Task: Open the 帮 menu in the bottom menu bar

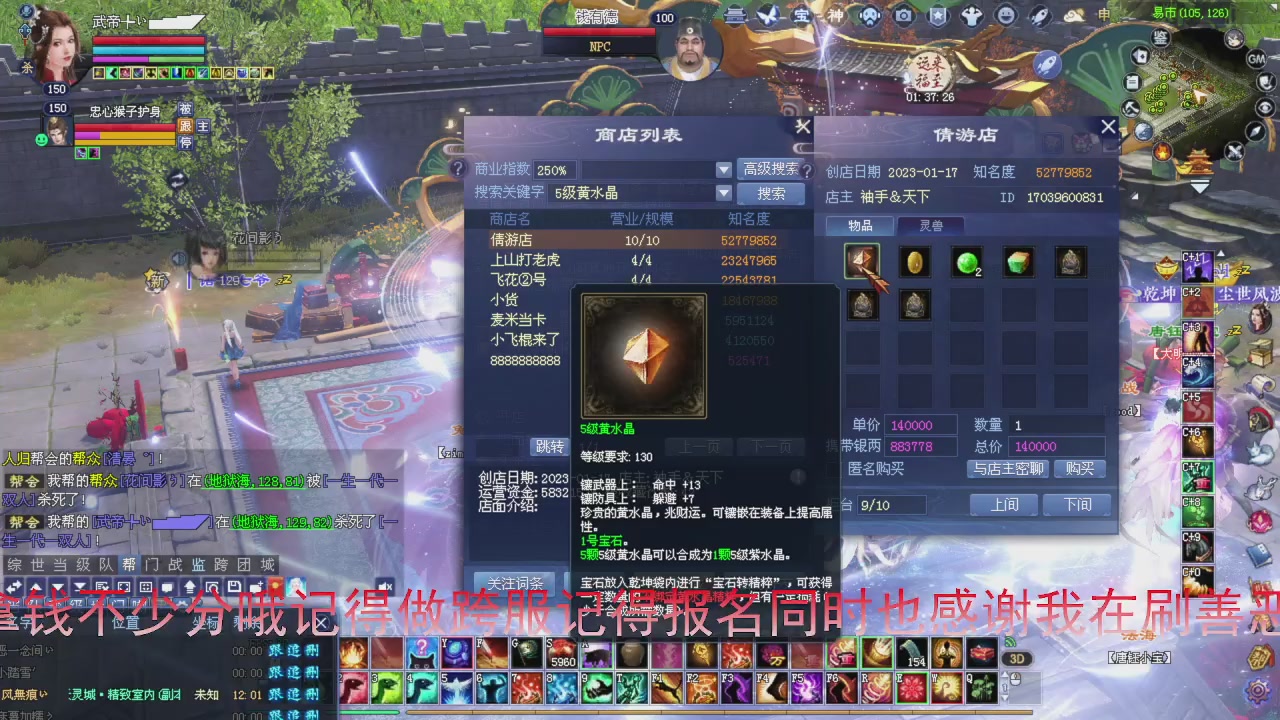Action: [127, 563]
